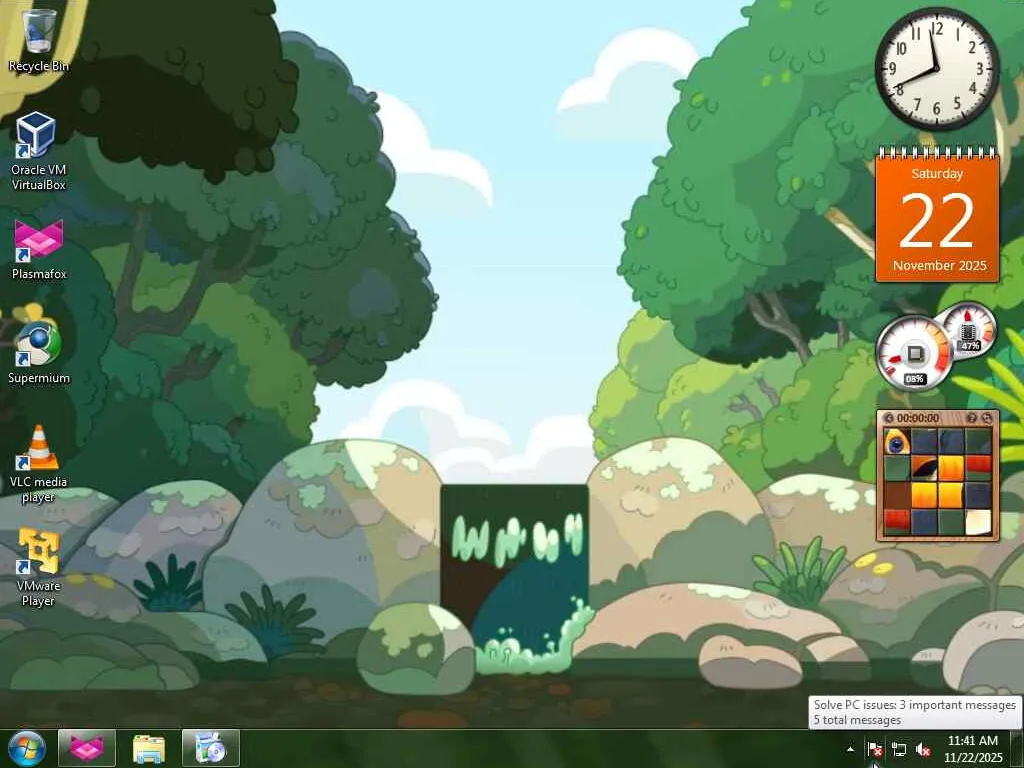Screen dimensions: 1024x768
Task: Shuffle the picture puzzle with arrows button
Action: [x=986, y=418]
